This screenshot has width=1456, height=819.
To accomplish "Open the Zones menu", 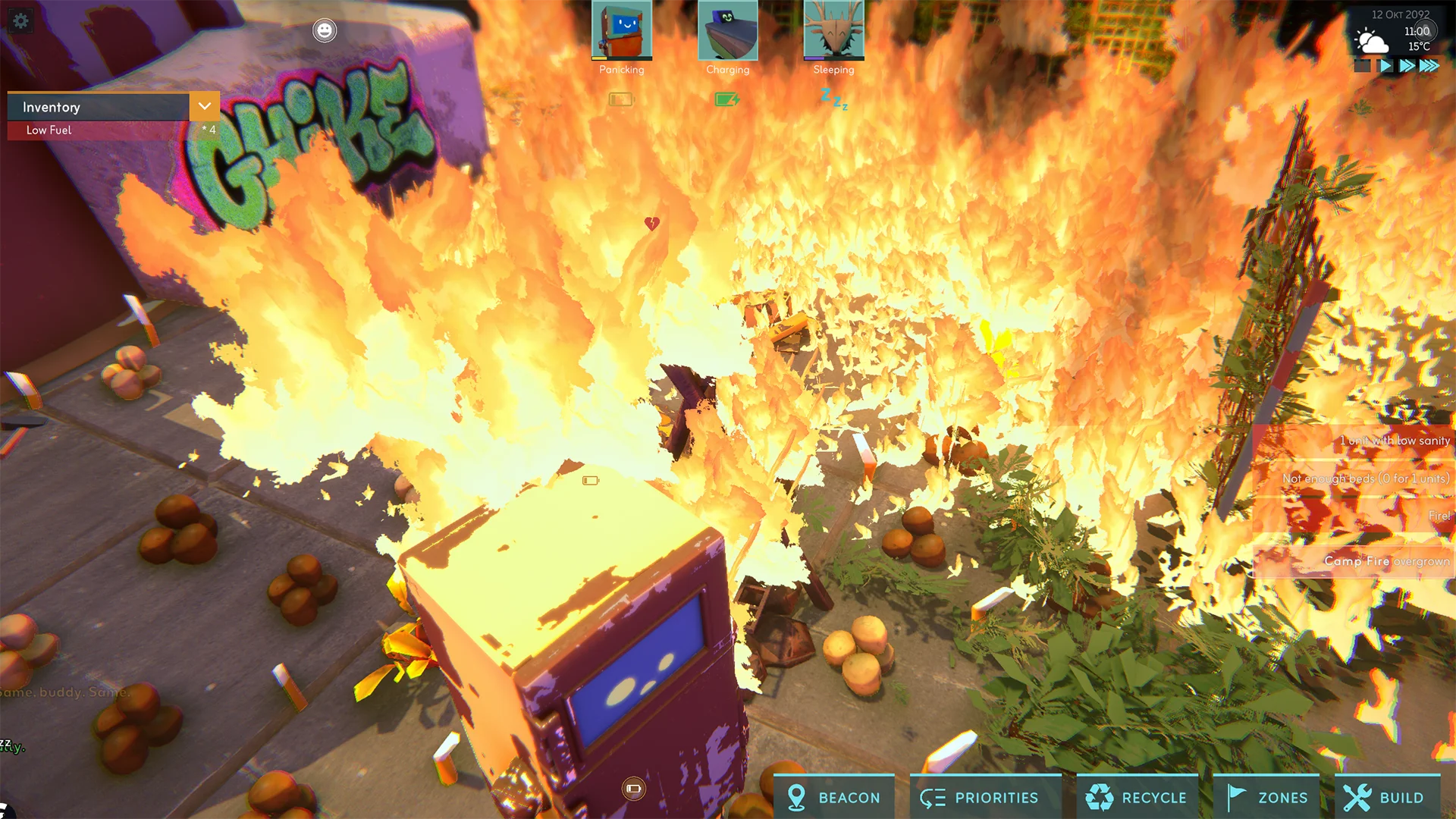I will pyautogui.click(x=1266, y=797).
